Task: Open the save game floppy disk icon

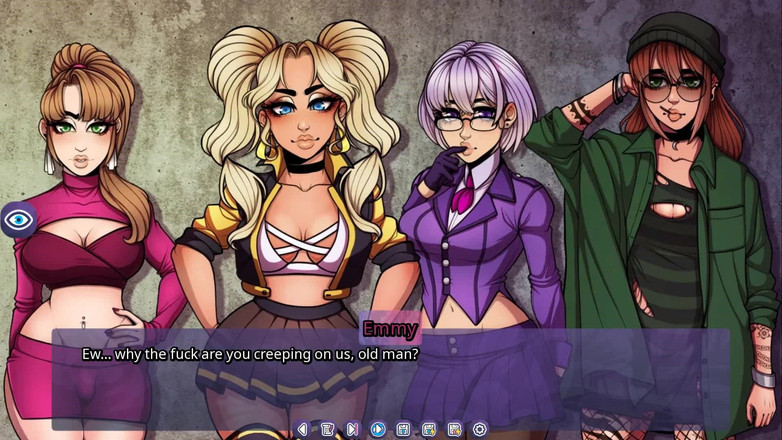Action: (x=403, y=429)
